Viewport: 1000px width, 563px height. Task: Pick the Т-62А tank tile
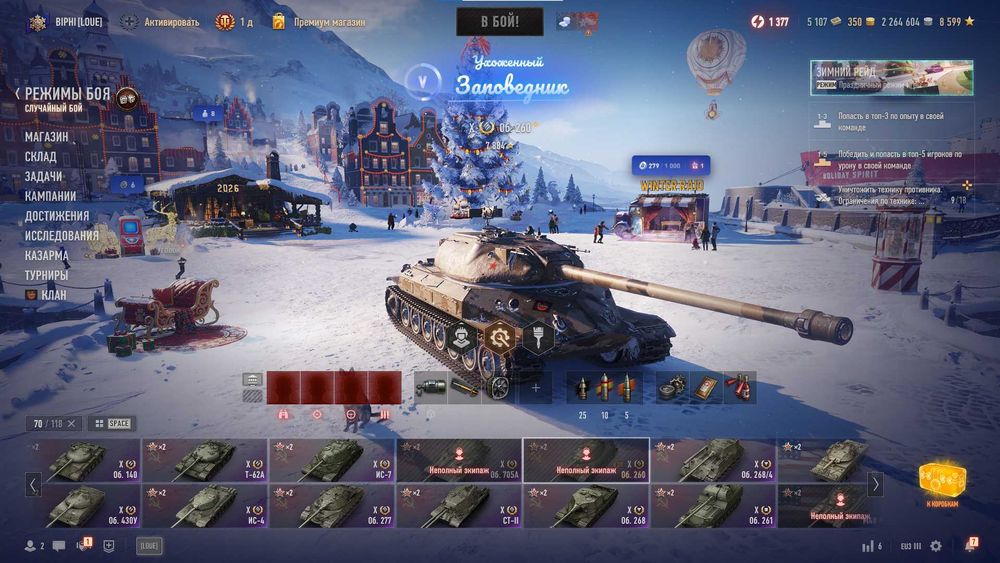pos(205,461)
